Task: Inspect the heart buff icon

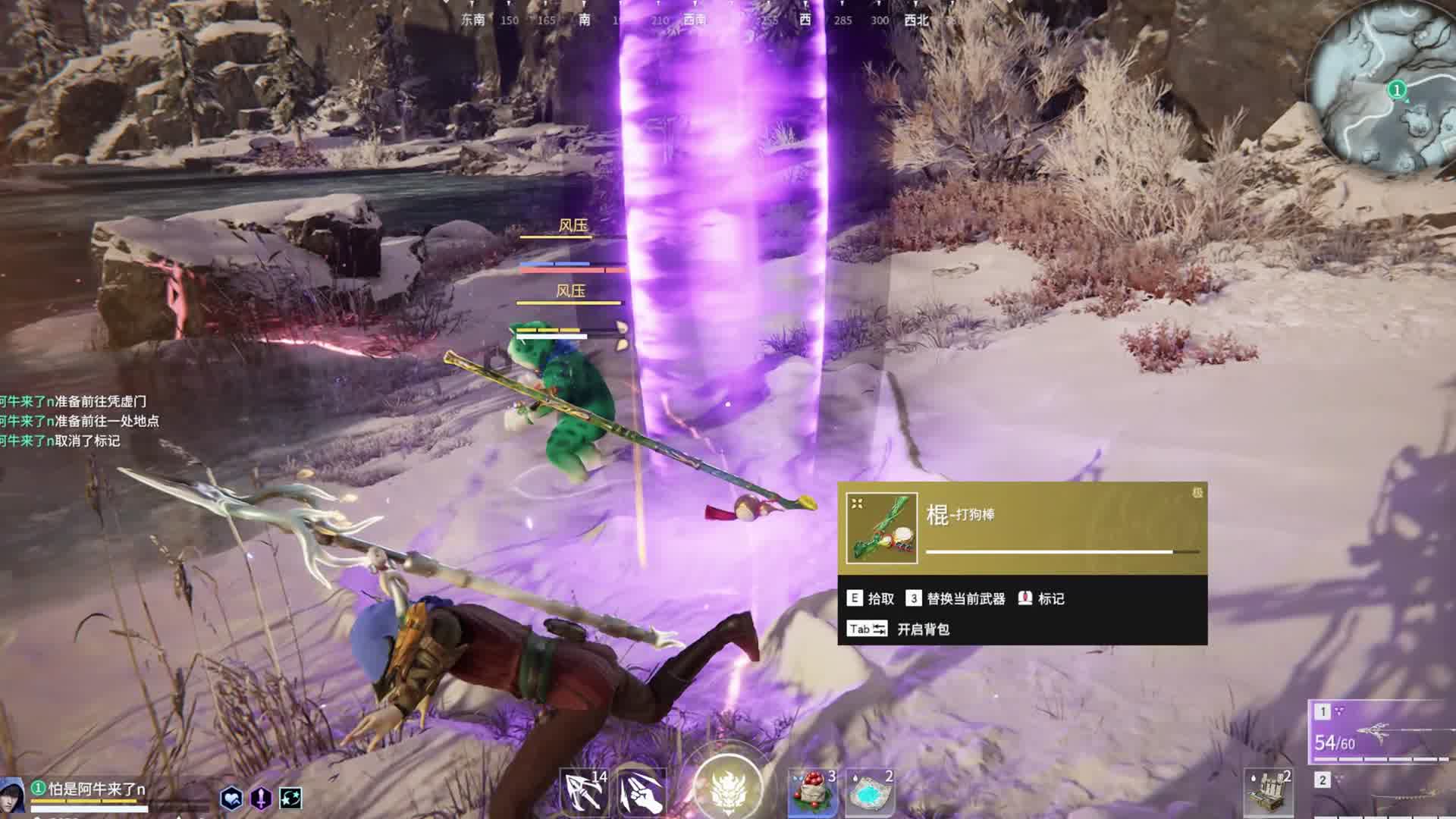Action: click(x=231, y=798)
